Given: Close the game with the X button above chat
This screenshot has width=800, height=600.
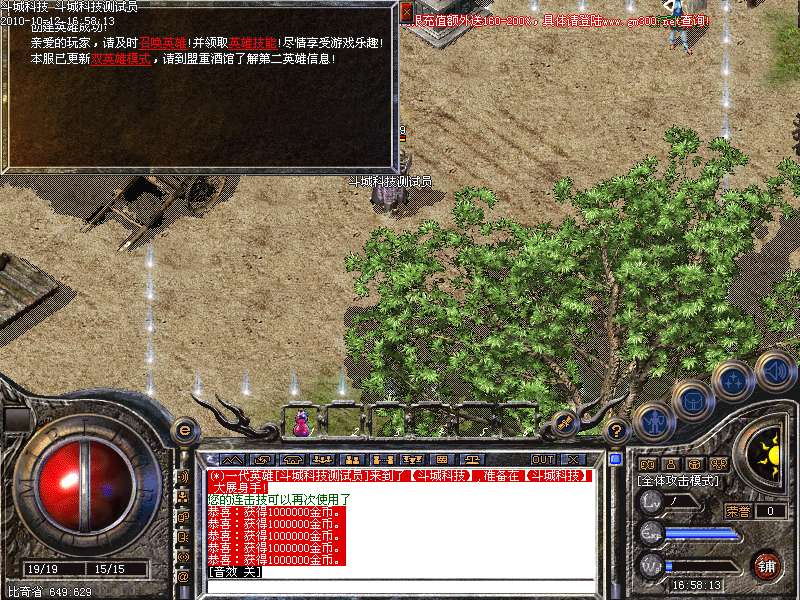Looking at the screenshot, I should (x=572, y=459).
